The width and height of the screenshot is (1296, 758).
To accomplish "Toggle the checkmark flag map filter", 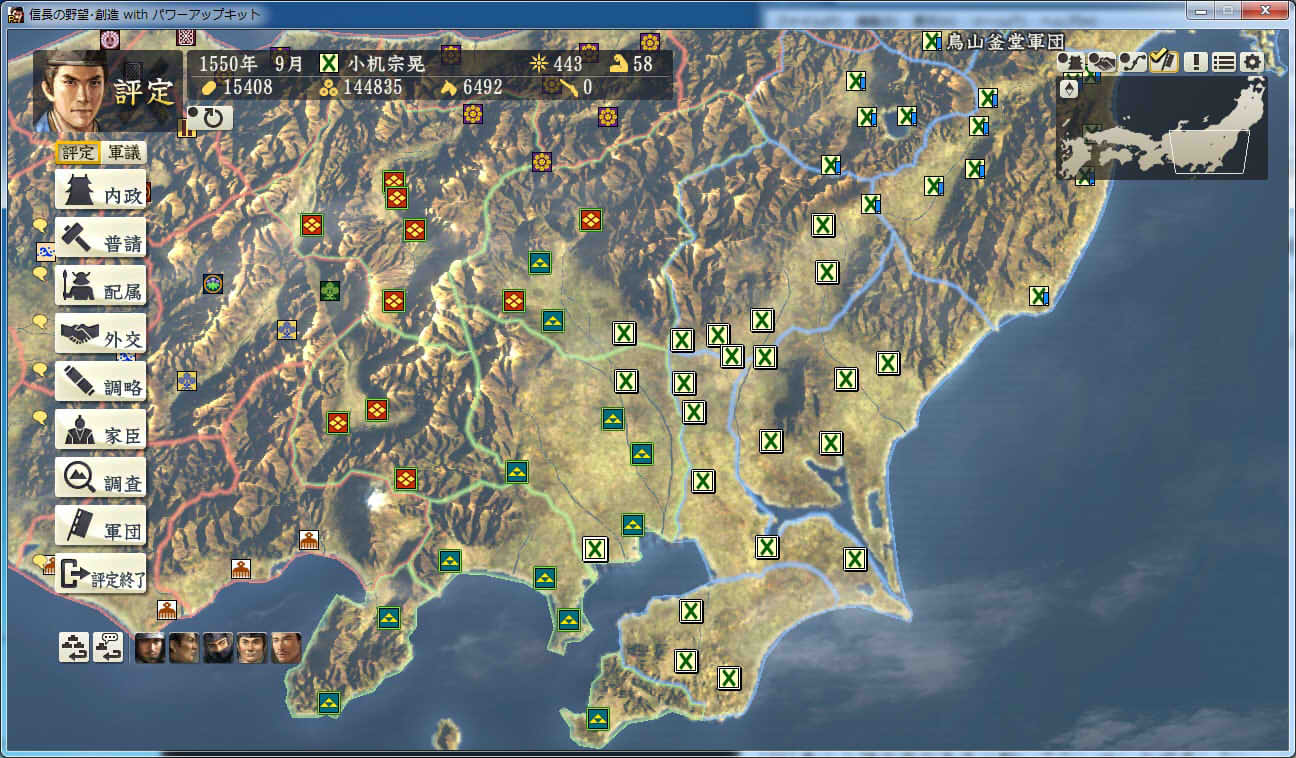I will (x=1163, y=62).
